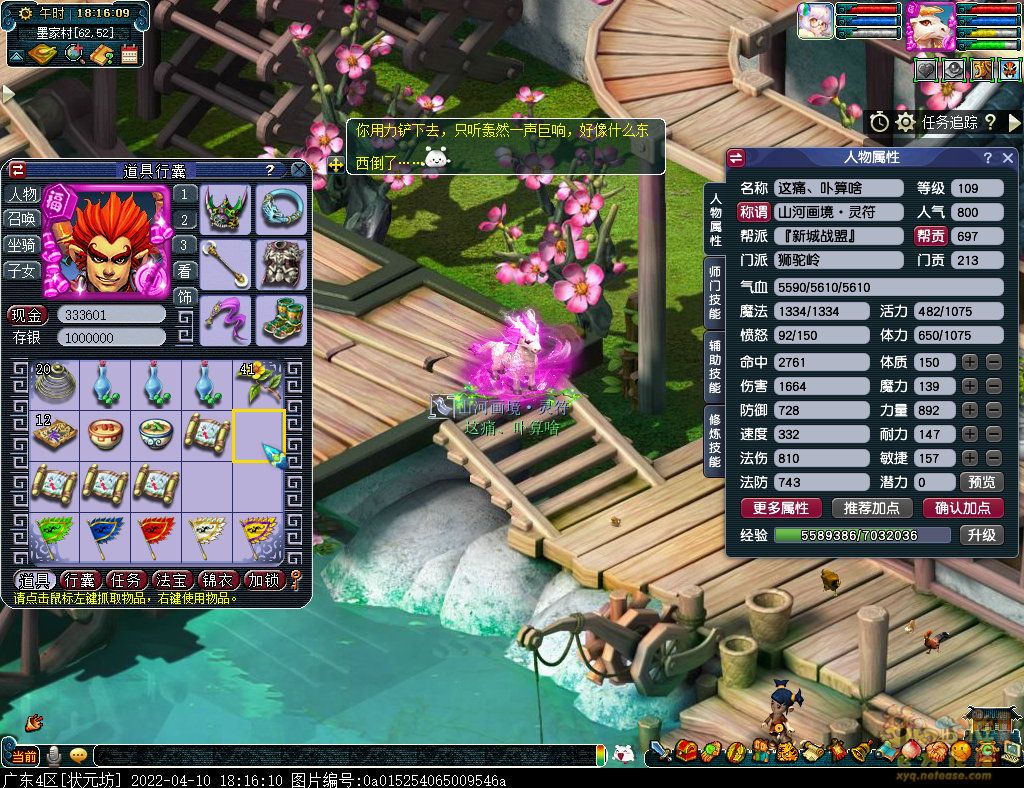The height and width of the screenshot is (788, 1024).
Task: Show the 修炼技能 cultivation tab
Action: pyautogui.click(x=715, y=440)
